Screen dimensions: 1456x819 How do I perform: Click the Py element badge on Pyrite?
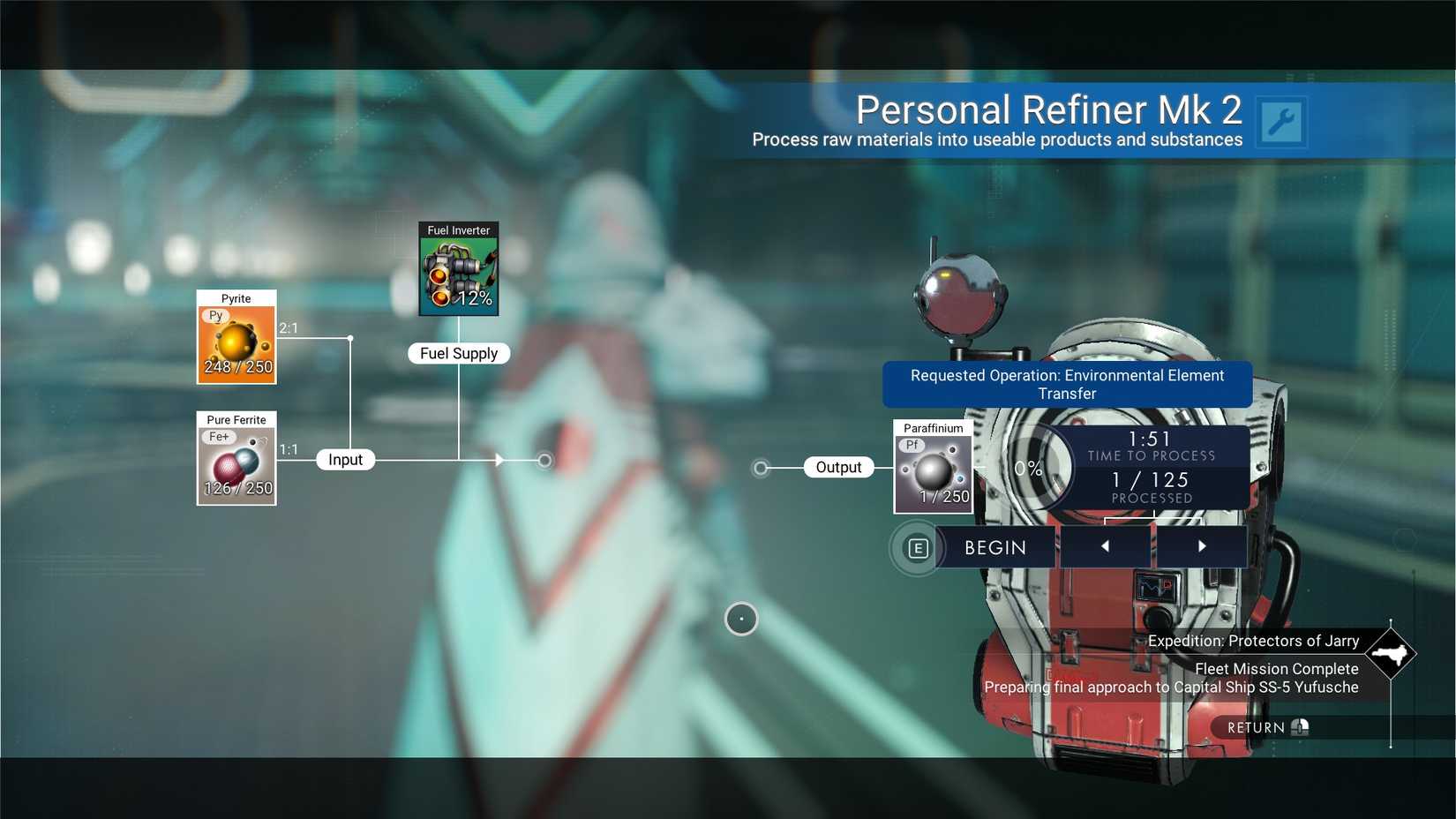pyautogui.click(x=214, y=314)
